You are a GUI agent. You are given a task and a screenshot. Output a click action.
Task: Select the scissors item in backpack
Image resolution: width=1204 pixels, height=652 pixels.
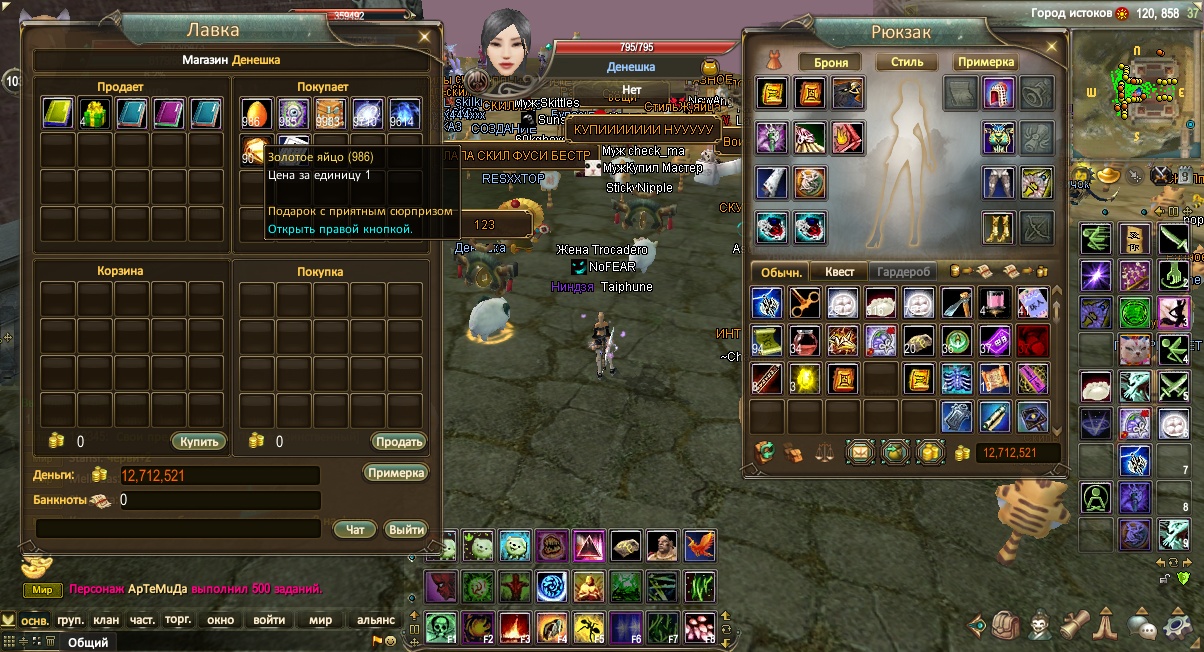[x=804, y=302]
